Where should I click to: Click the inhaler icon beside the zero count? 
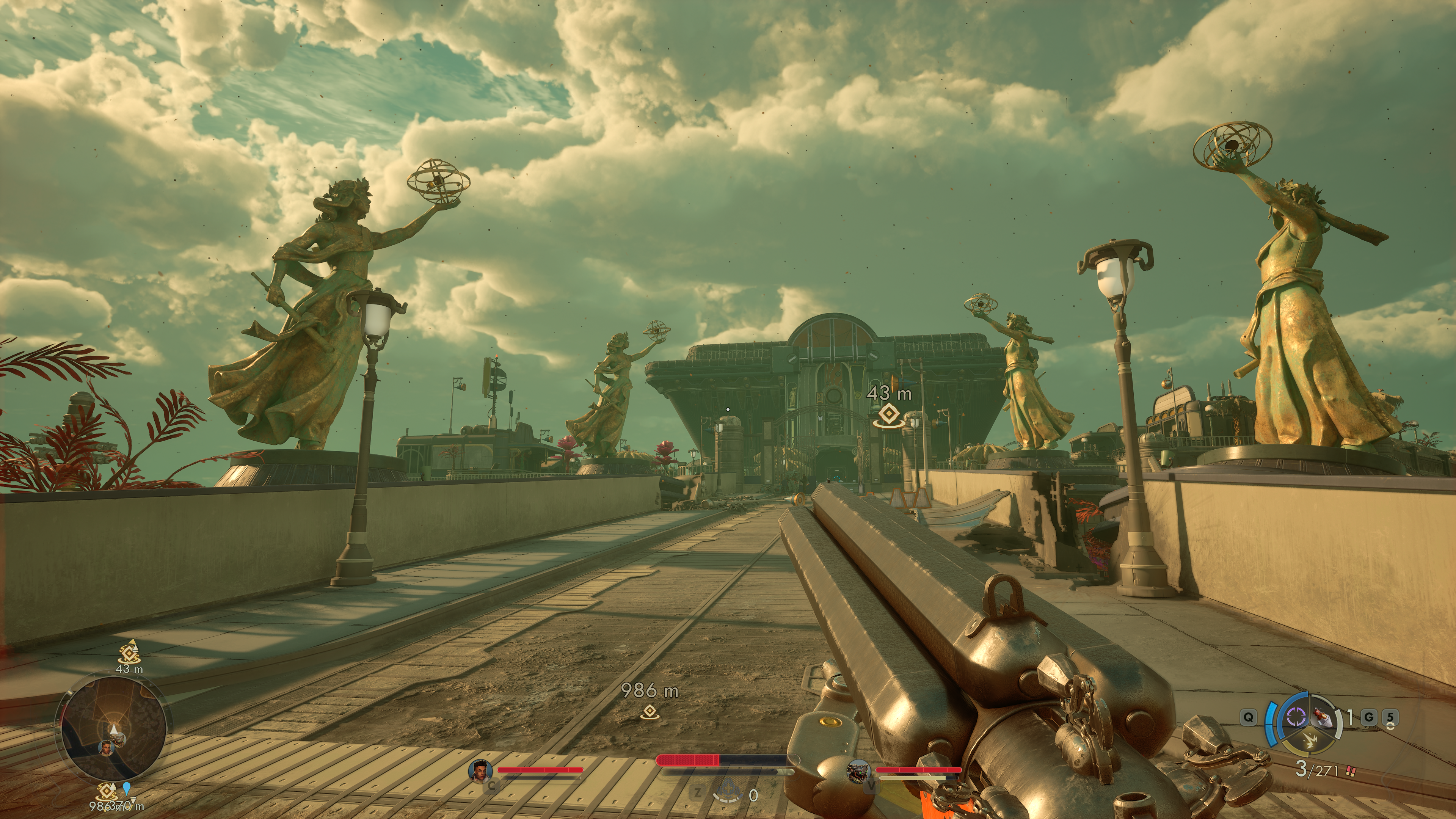pos(727,794)
